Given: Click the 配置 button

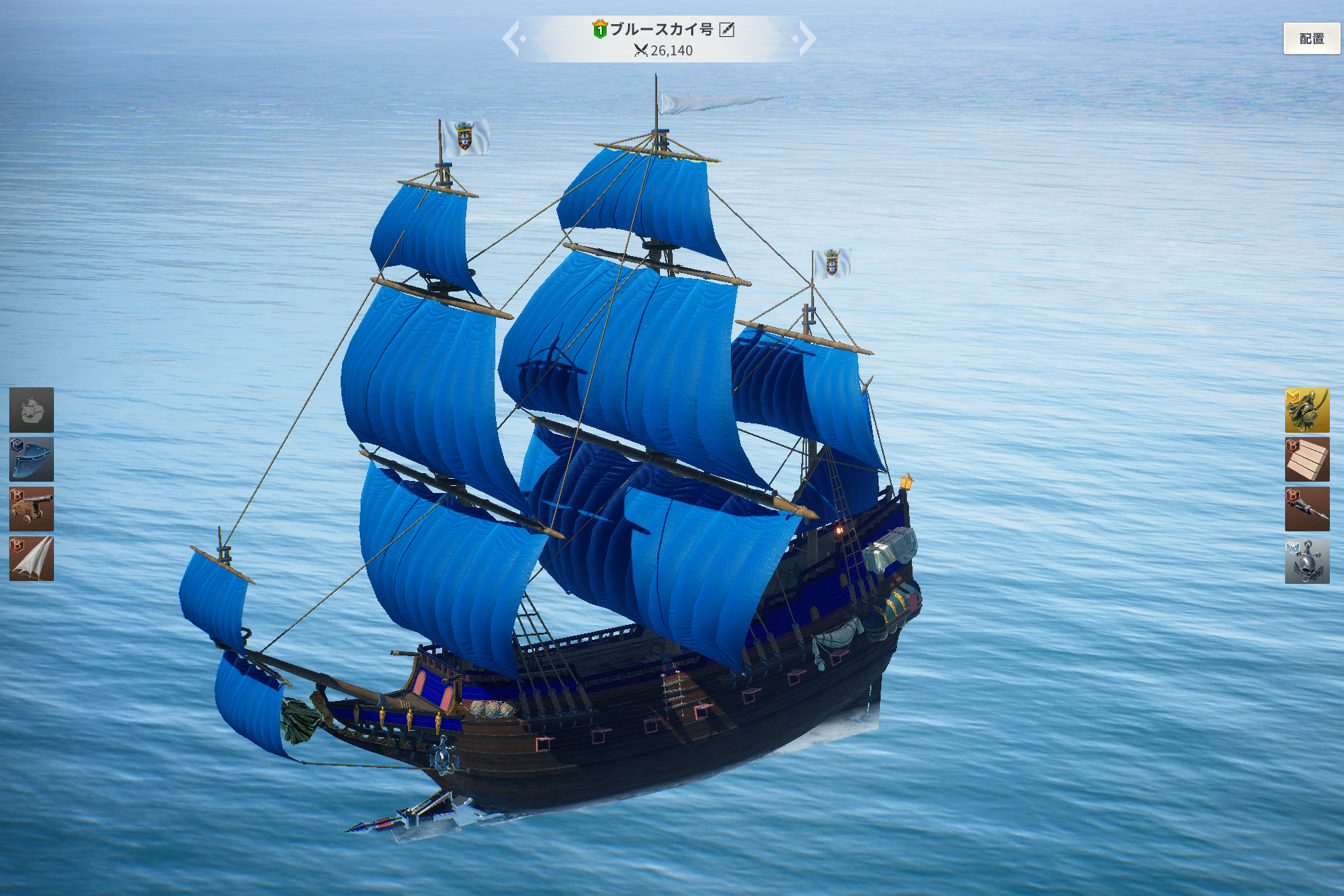Looking at the screenshot, I should [x=1311, y=39].
